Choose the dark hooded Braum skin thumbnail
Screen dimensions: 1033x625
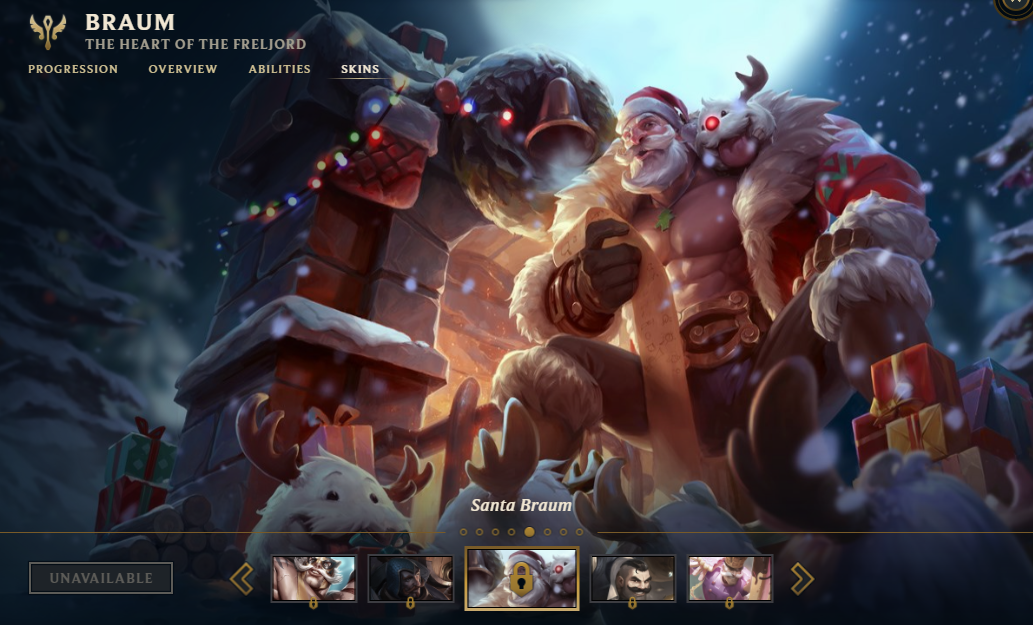coord(410,578)
